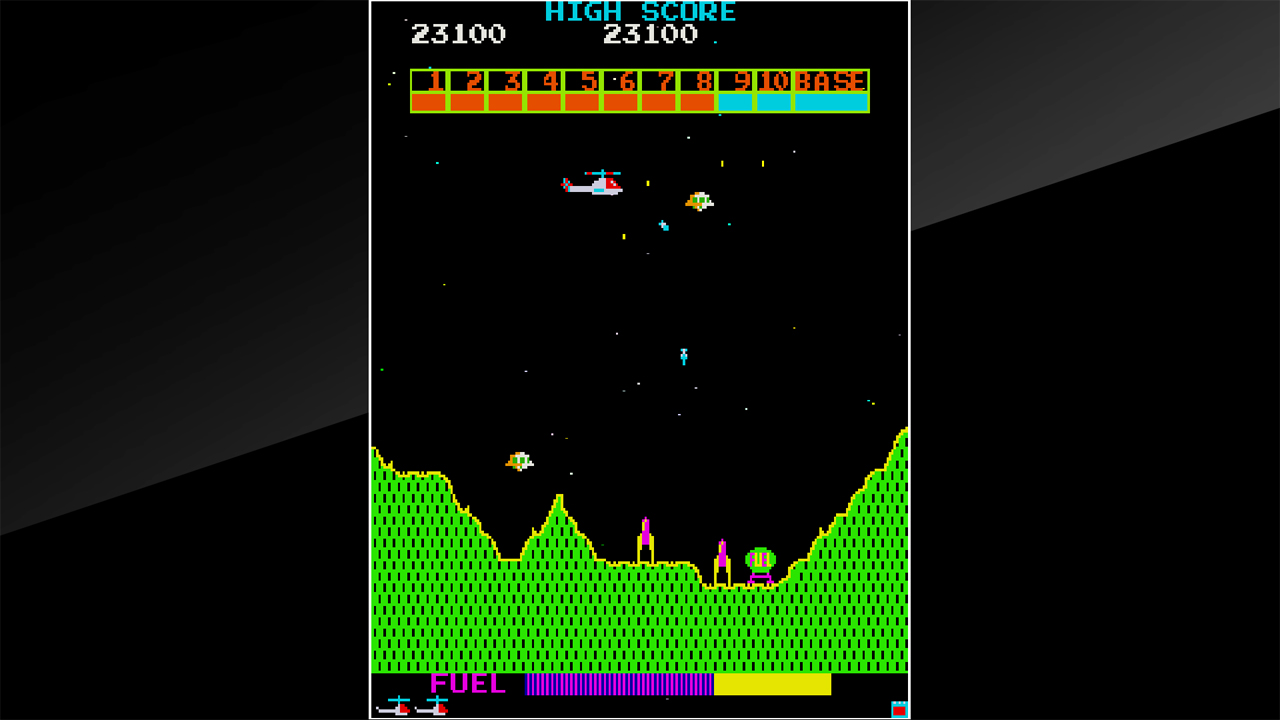Viewport: 1280px width, 720px height.
Task: Click the green mine near the helicopter
Action: [697, 202]
